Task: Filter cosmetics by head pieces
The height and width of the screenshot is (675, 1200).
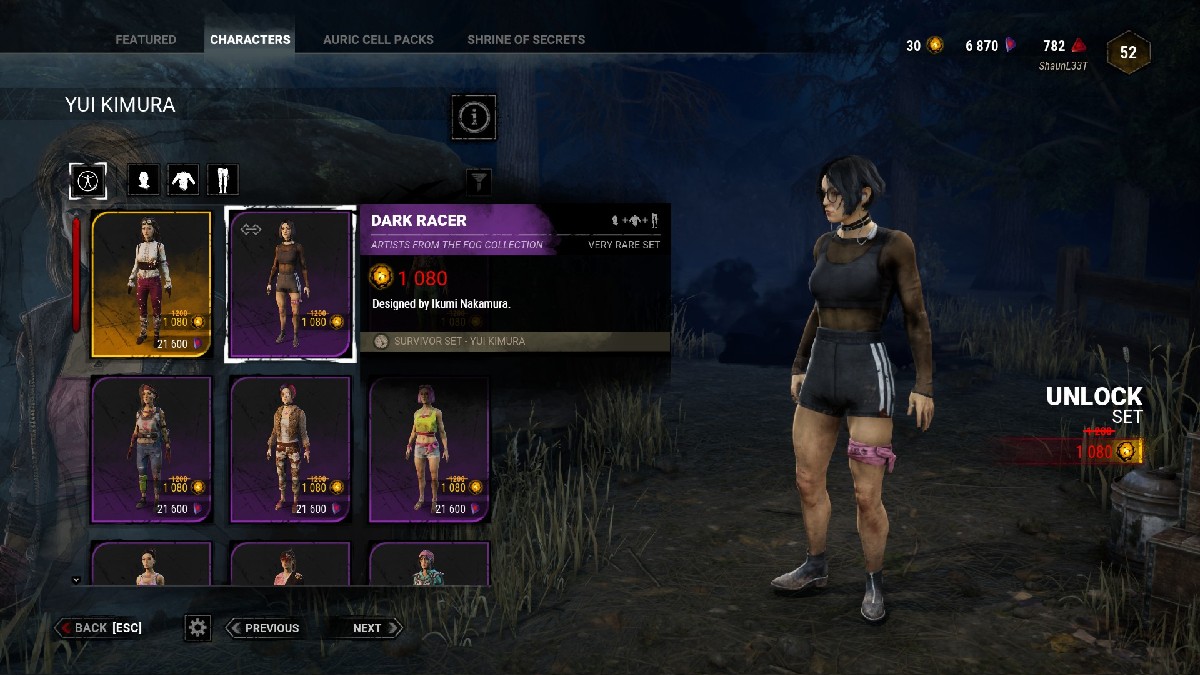Action: [x=145, y=180]
